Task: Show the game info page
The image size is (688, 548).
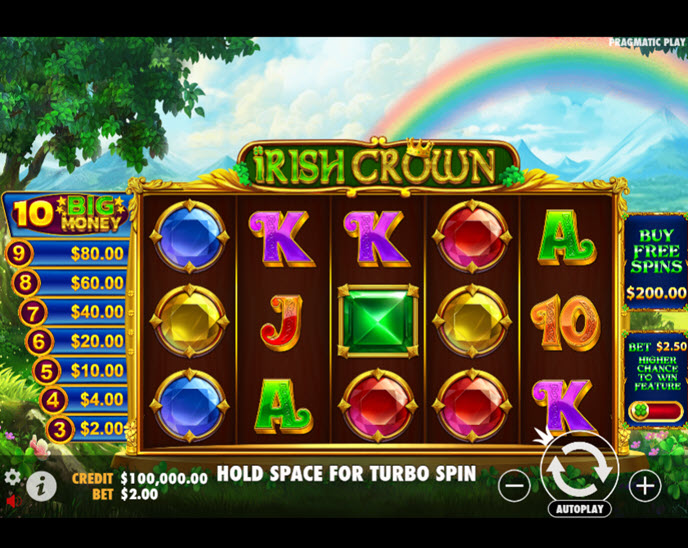Action: point(41,486)
